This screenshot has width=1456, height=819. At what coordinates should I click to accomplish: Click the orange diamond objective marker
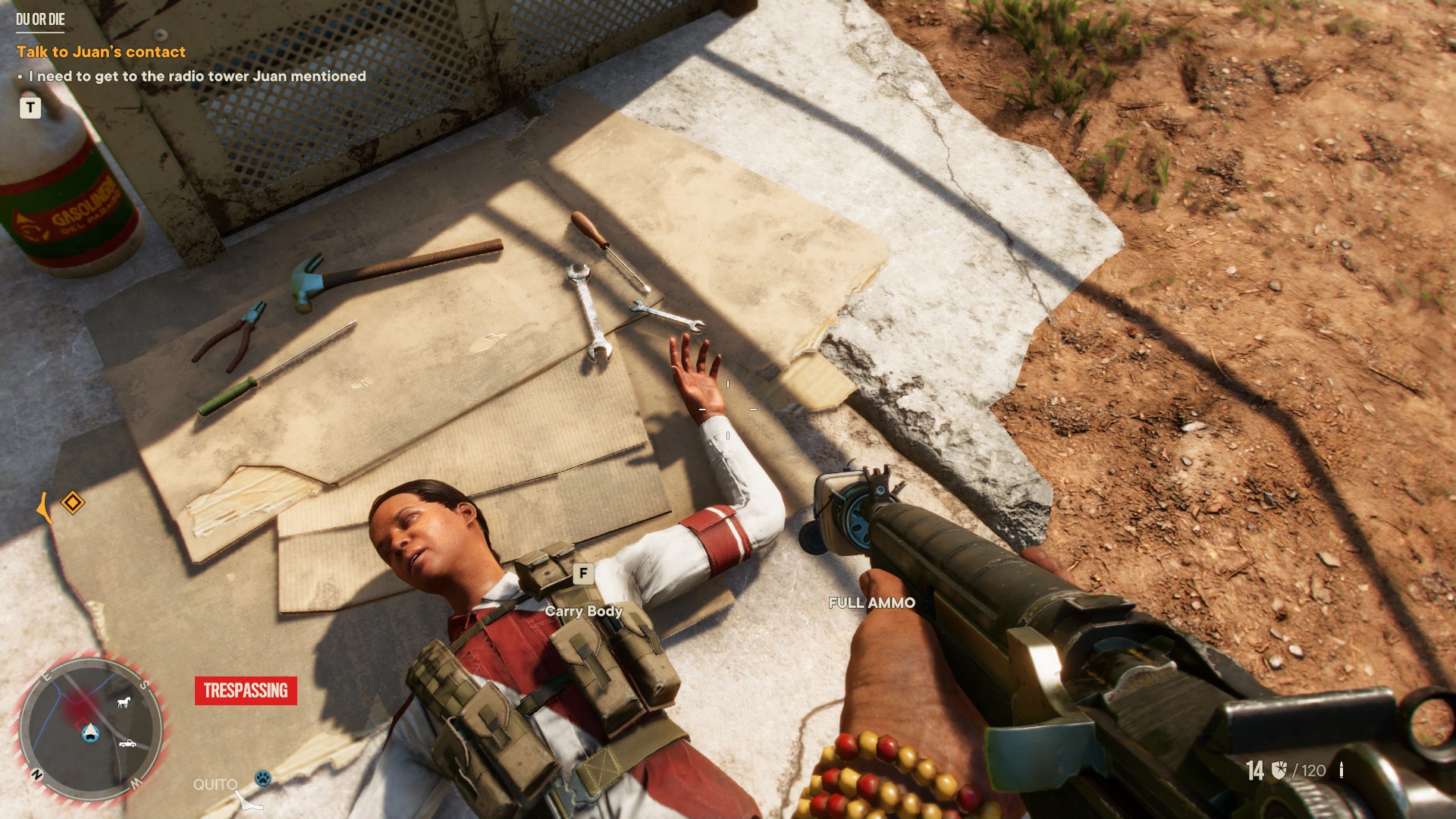point(73,502)
